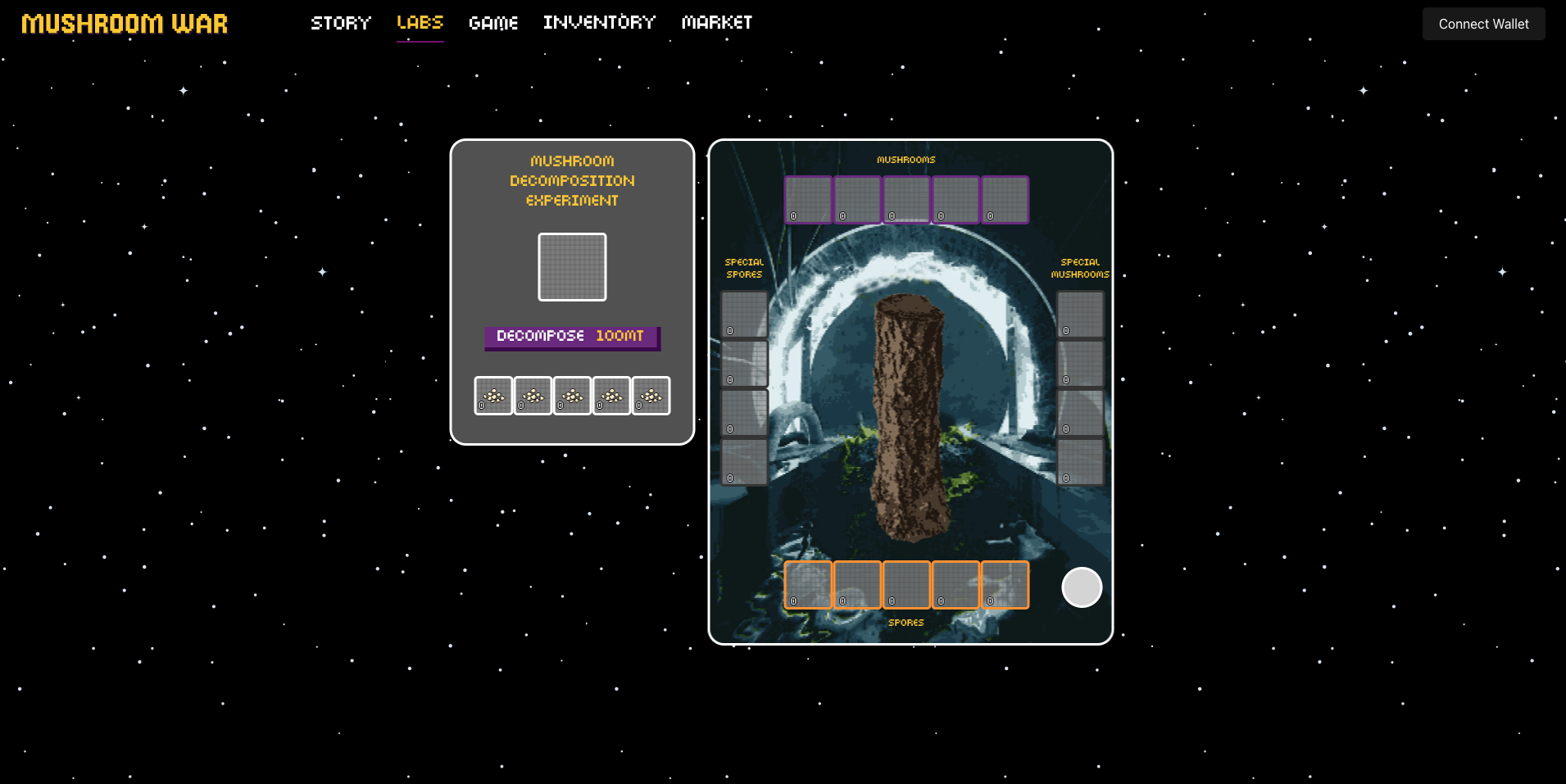Screen dimensions: 1566x784
Task: Click the Connect Wallet button
Action: pyautogui.click(x=1483, y=24)
